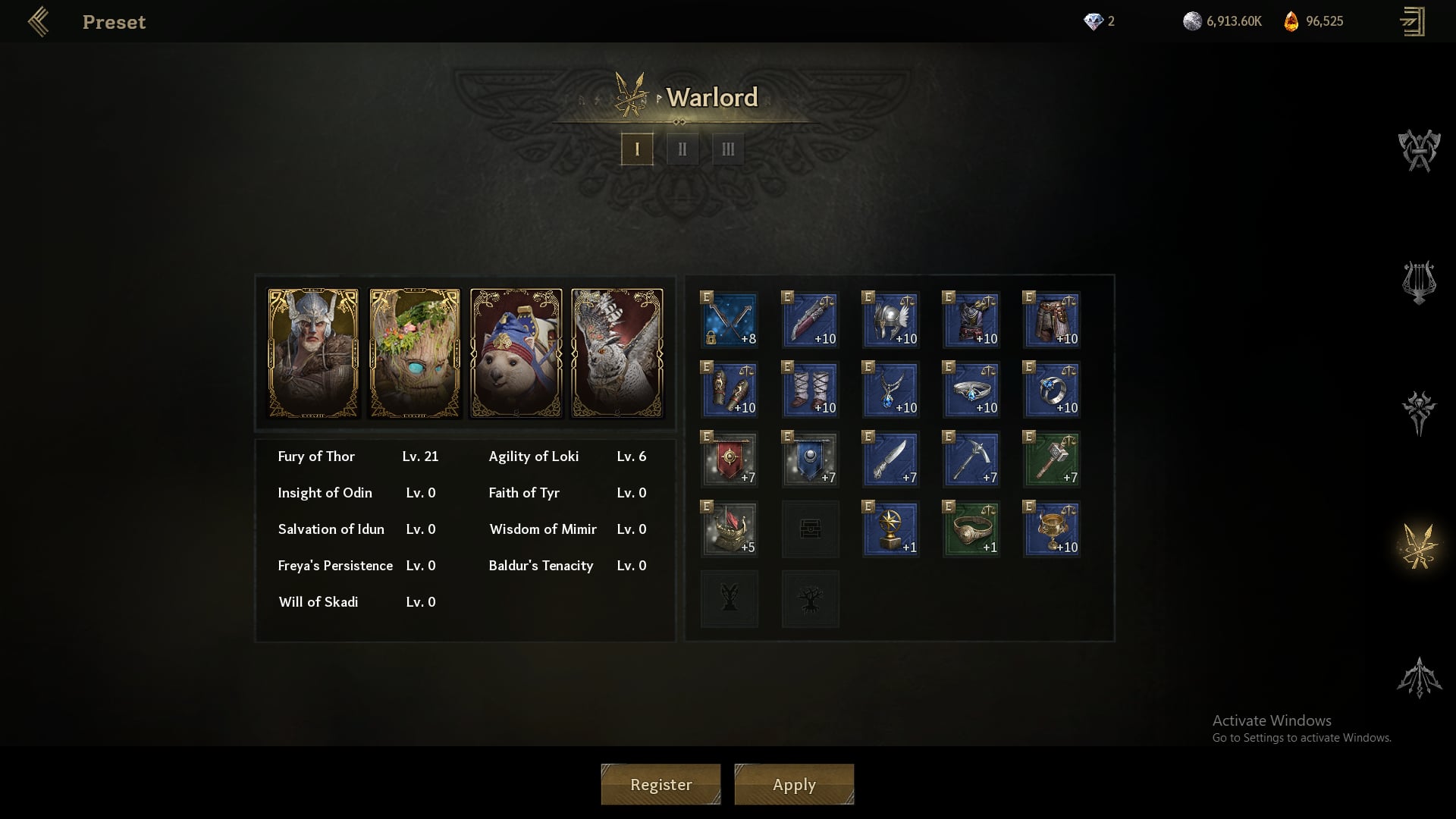Pick the white owl card

coord(617,353)
